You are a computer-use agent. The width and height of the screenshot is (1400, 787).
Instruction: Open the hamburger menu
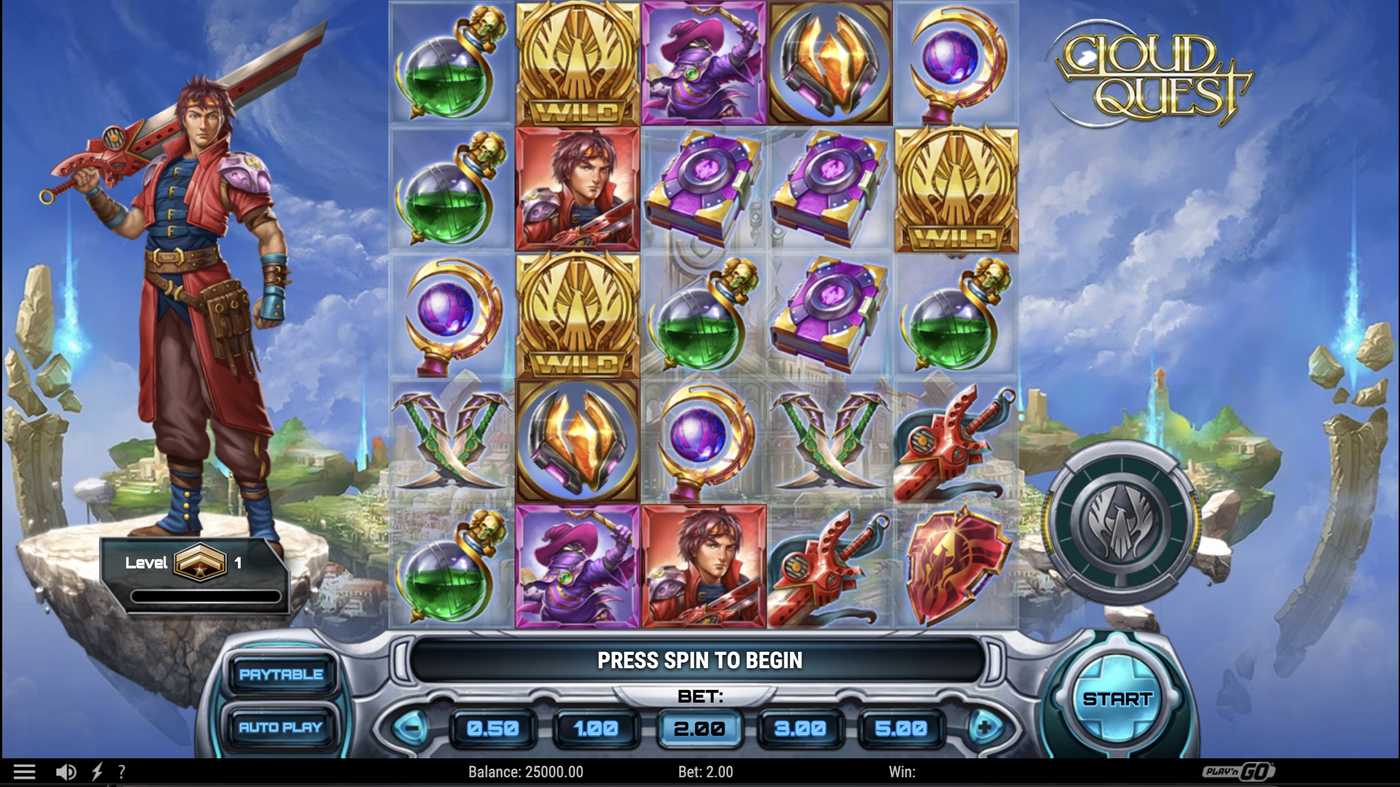24,770
